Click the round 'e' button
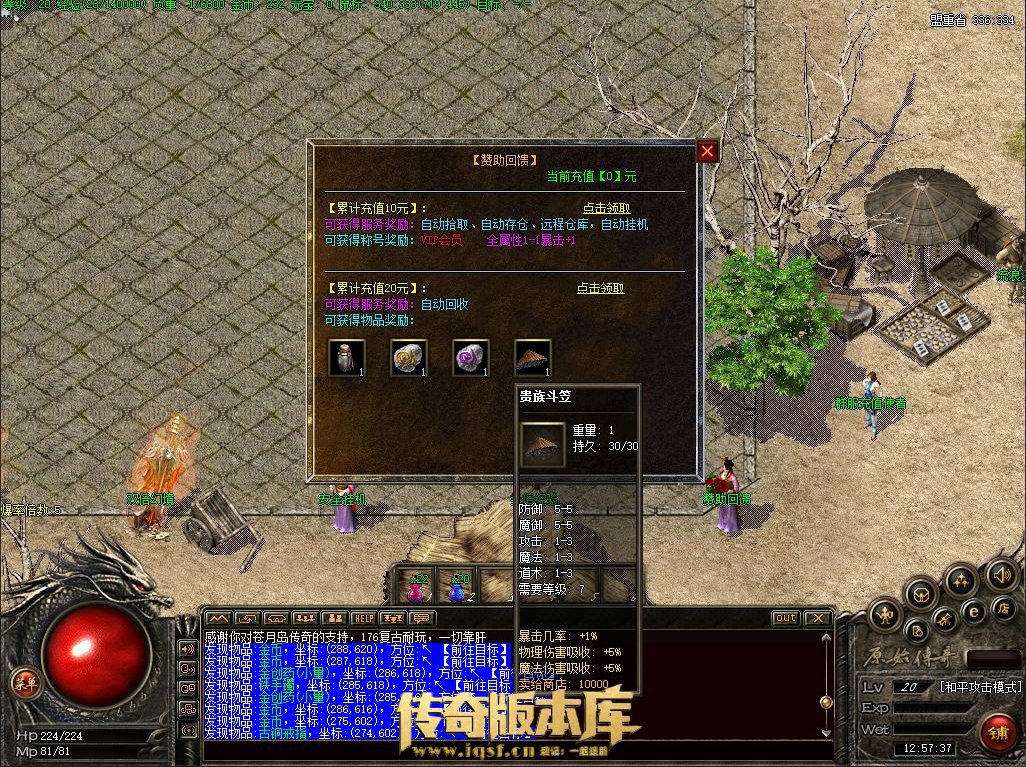Viewport: 1026px width, 767px height. (x=972, y=610)
